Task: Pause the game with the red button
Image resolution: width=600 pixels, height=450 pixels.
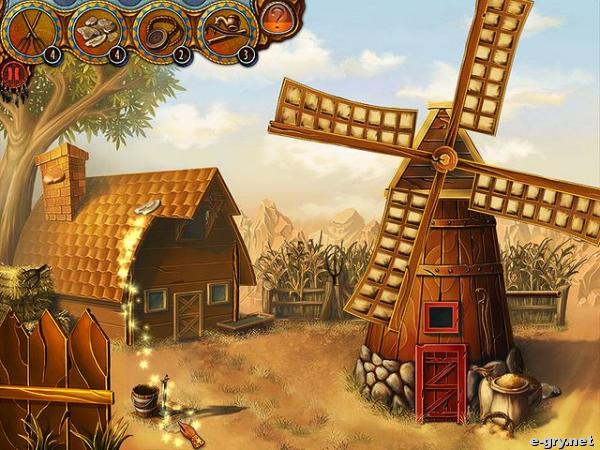Action: point(12,72)
